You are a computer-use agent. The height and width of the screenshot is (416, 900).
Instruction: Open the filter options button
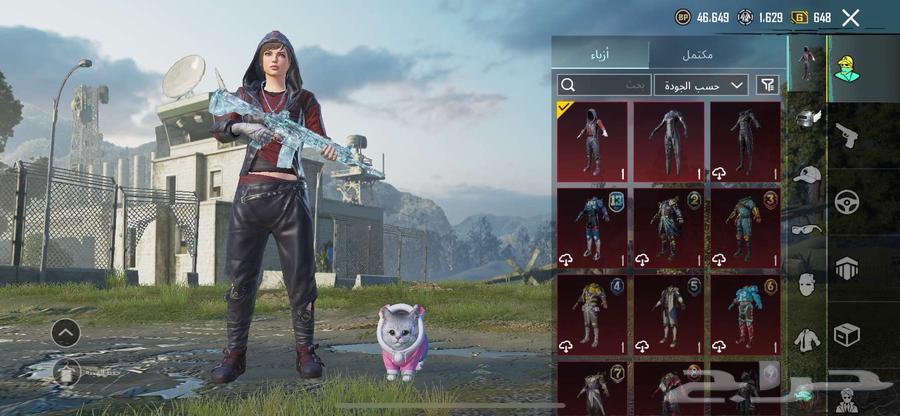click(x=767, y=86)
